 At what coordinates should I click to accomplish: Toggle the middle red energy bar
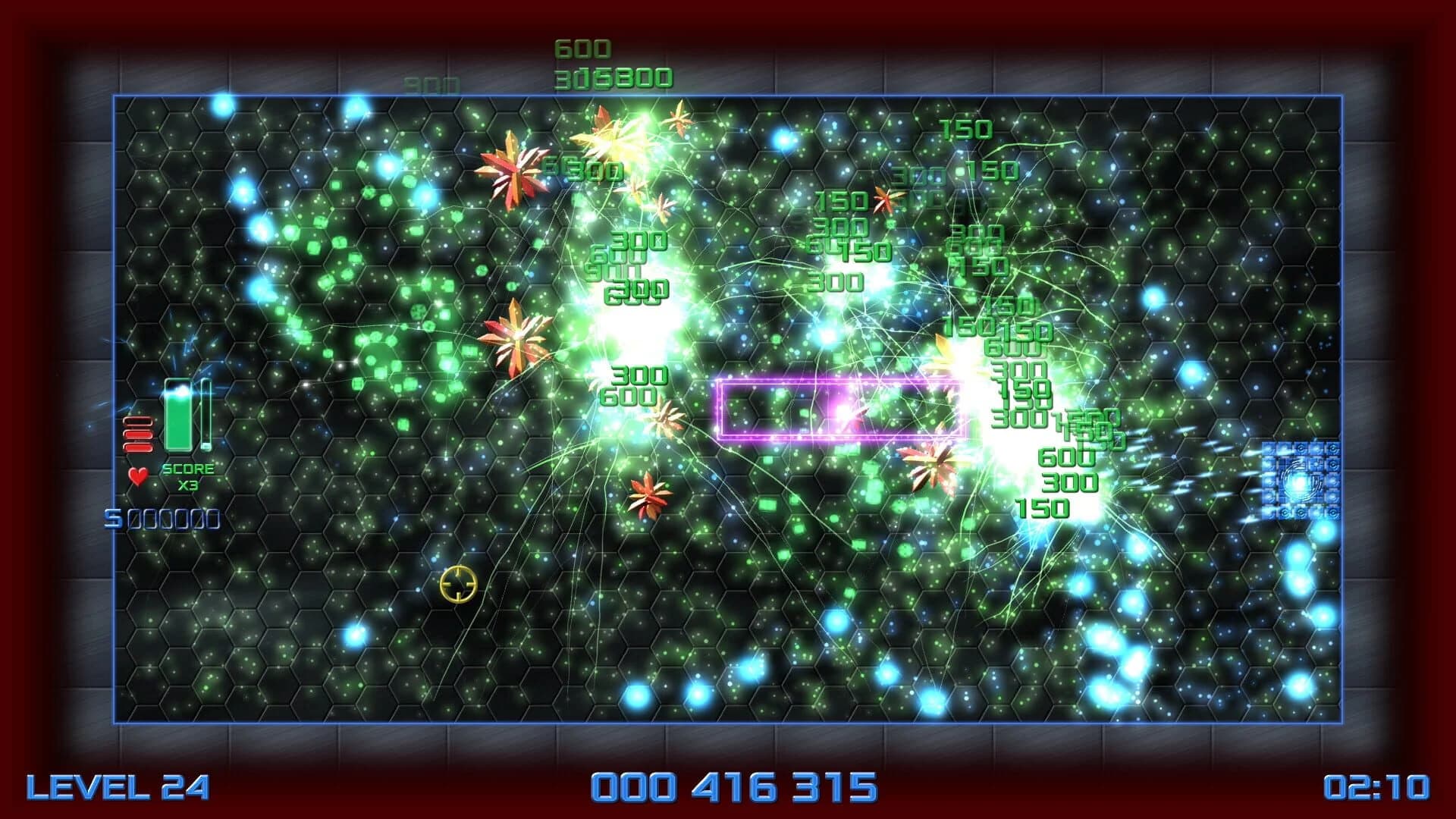coord(136,436)
